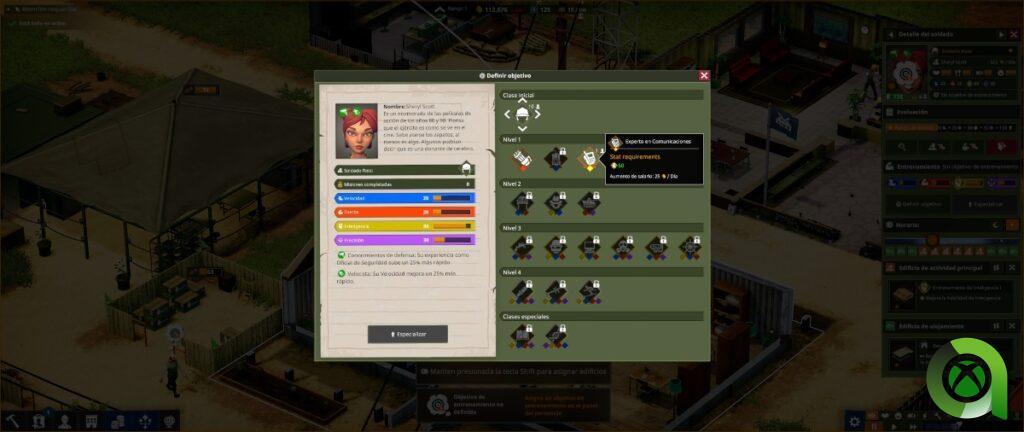
Task: Close the Definir objetivo dialog
Action: pyautogui.click(x=704, y=75)
